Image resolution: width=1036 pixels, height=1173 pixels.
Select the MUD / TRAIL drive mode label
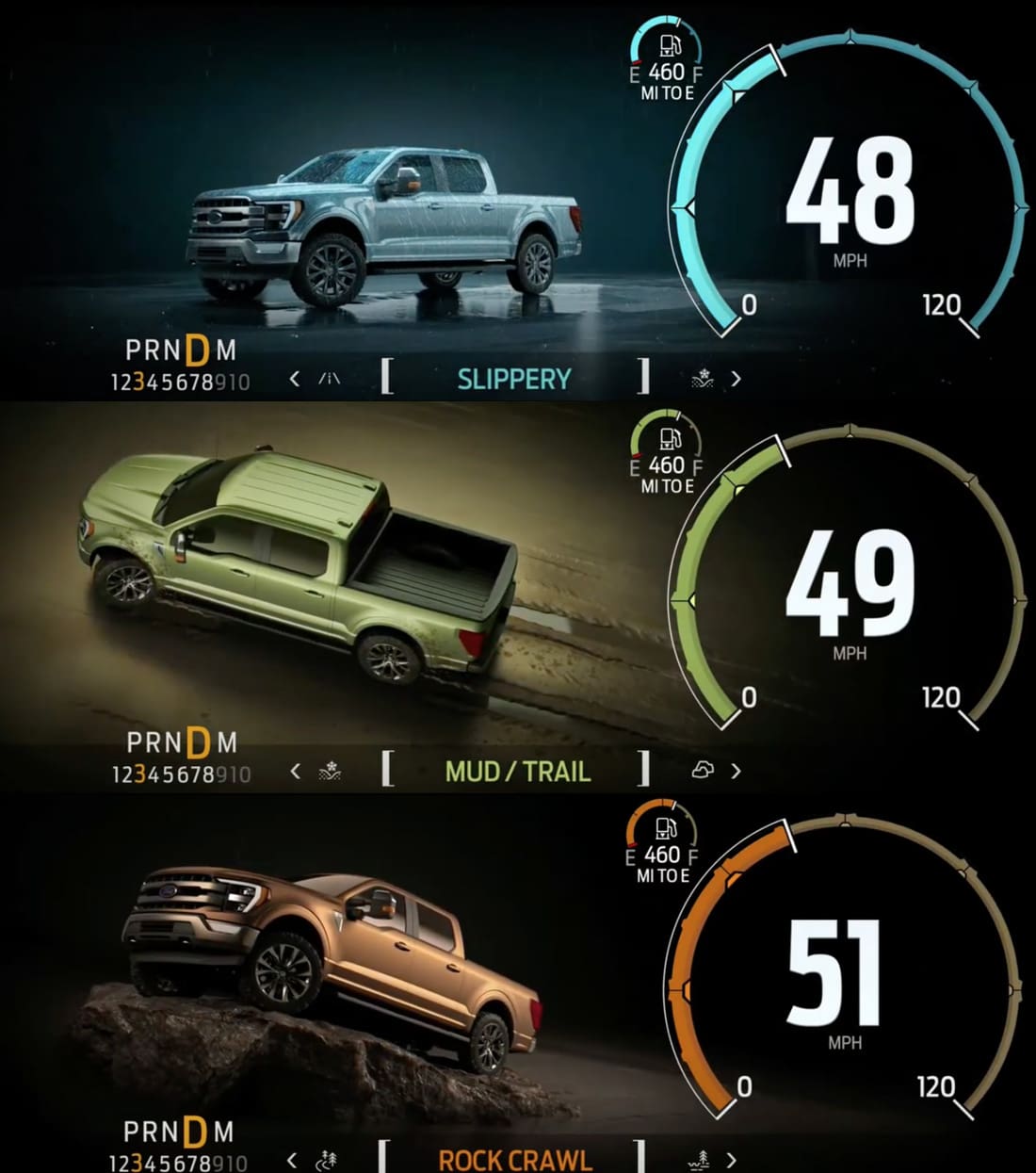coord(517,772)
